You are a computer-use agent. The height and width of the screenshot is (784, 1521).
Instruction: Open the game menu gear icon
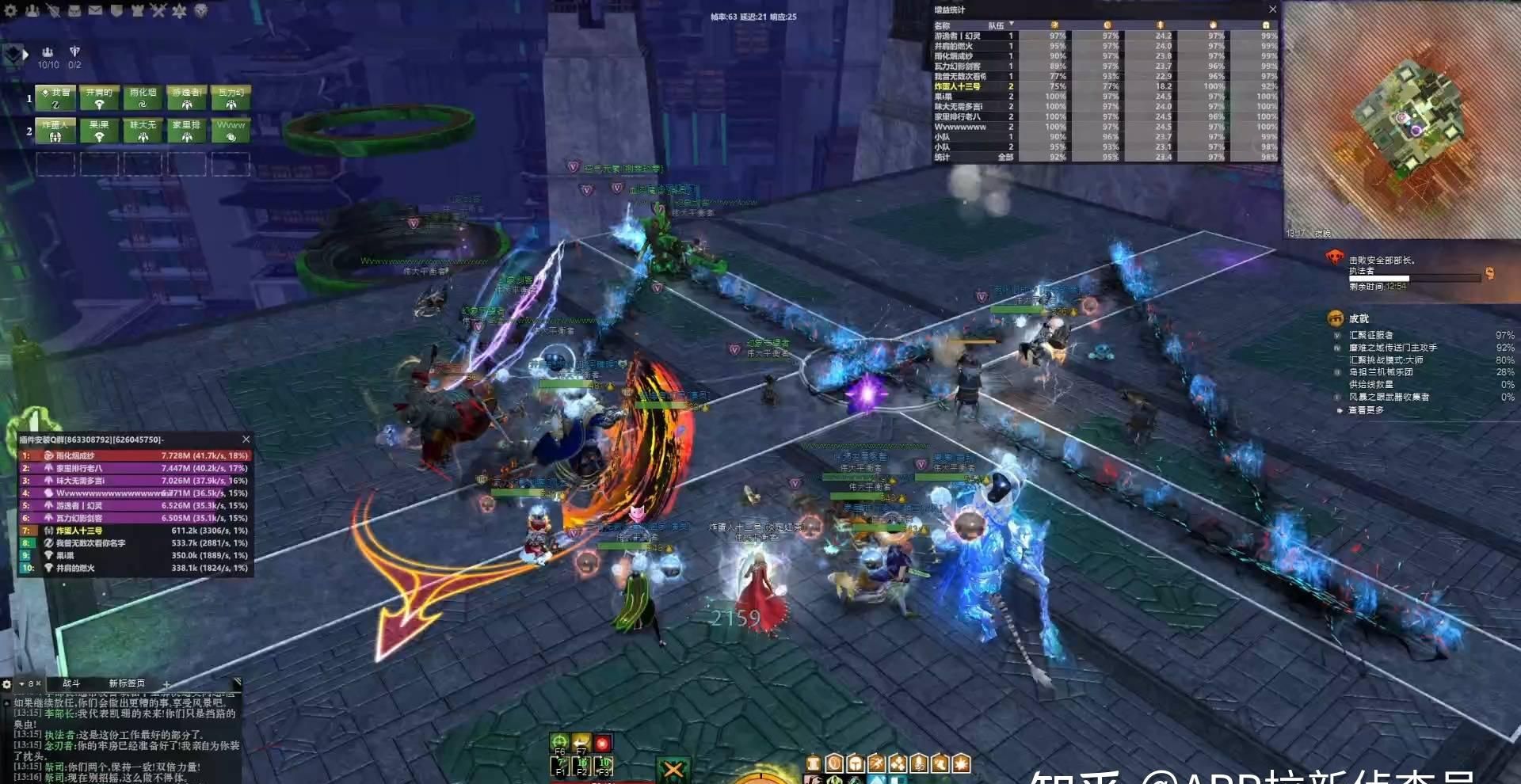11,11
